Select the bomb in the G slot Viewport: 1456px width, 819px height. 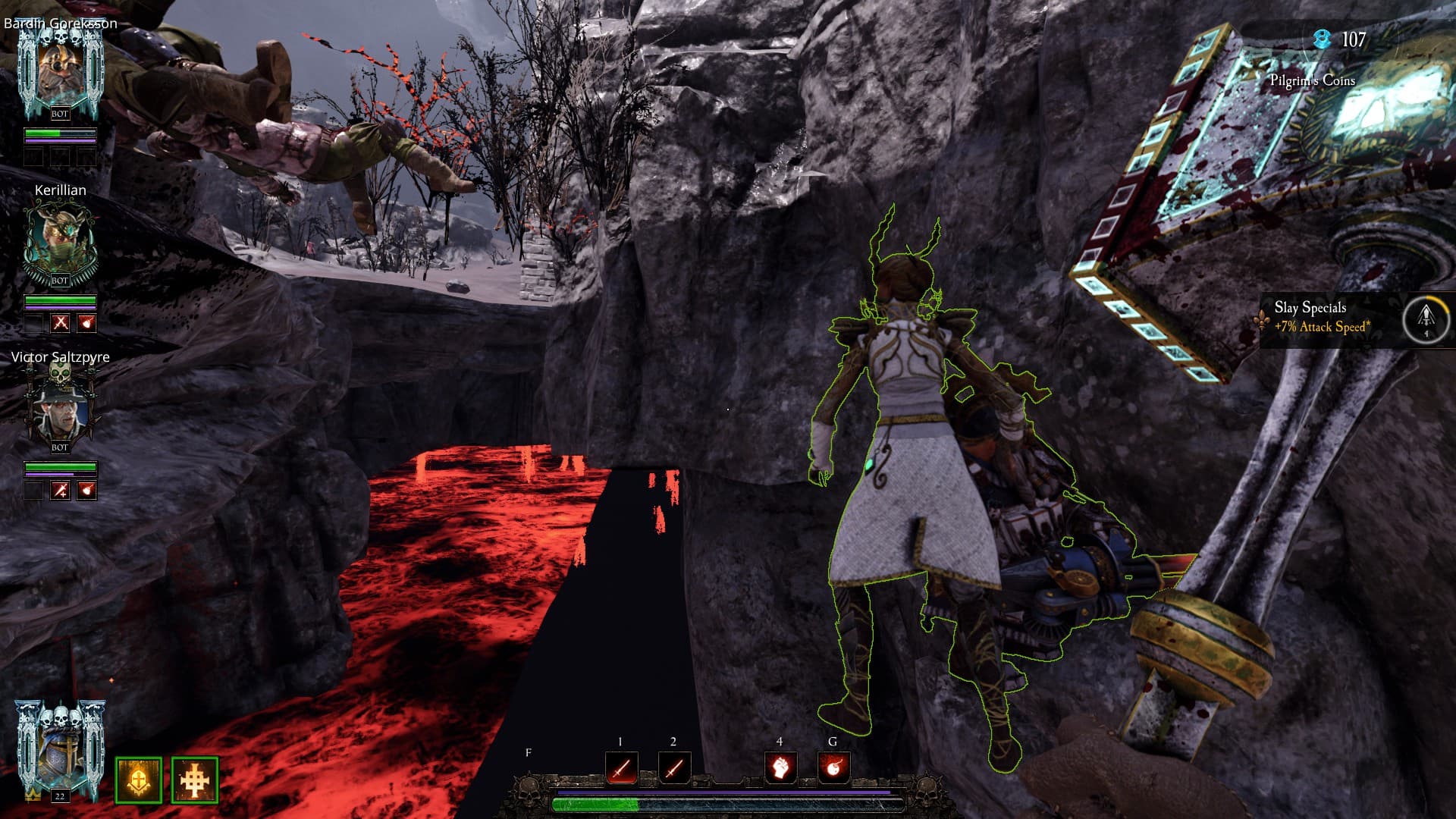click(x=833, y=767)
